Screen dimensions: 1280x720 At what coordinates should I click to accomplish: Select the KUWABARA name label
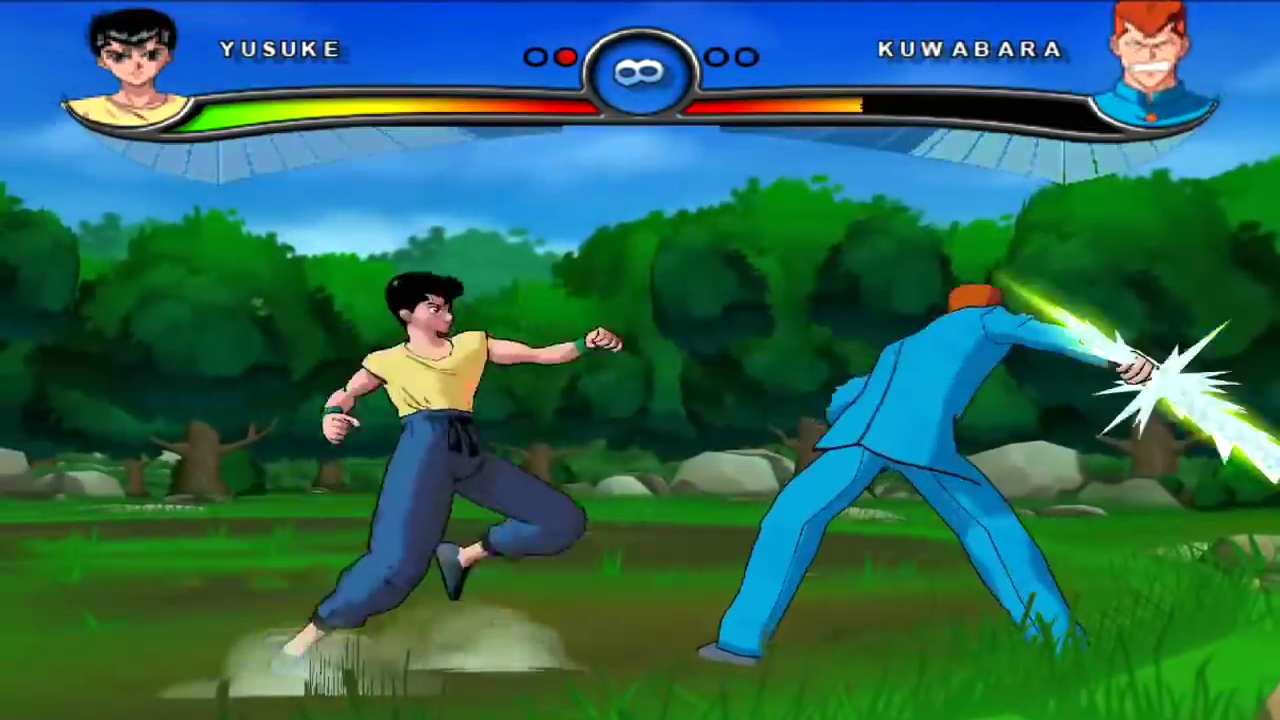(968, 49)
